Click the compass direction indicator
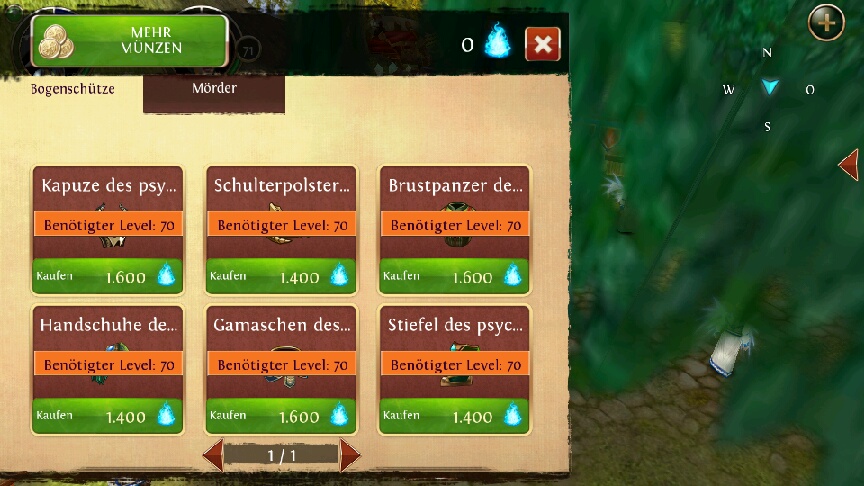This screenshot has height=486, width=864. click(768, 88)
